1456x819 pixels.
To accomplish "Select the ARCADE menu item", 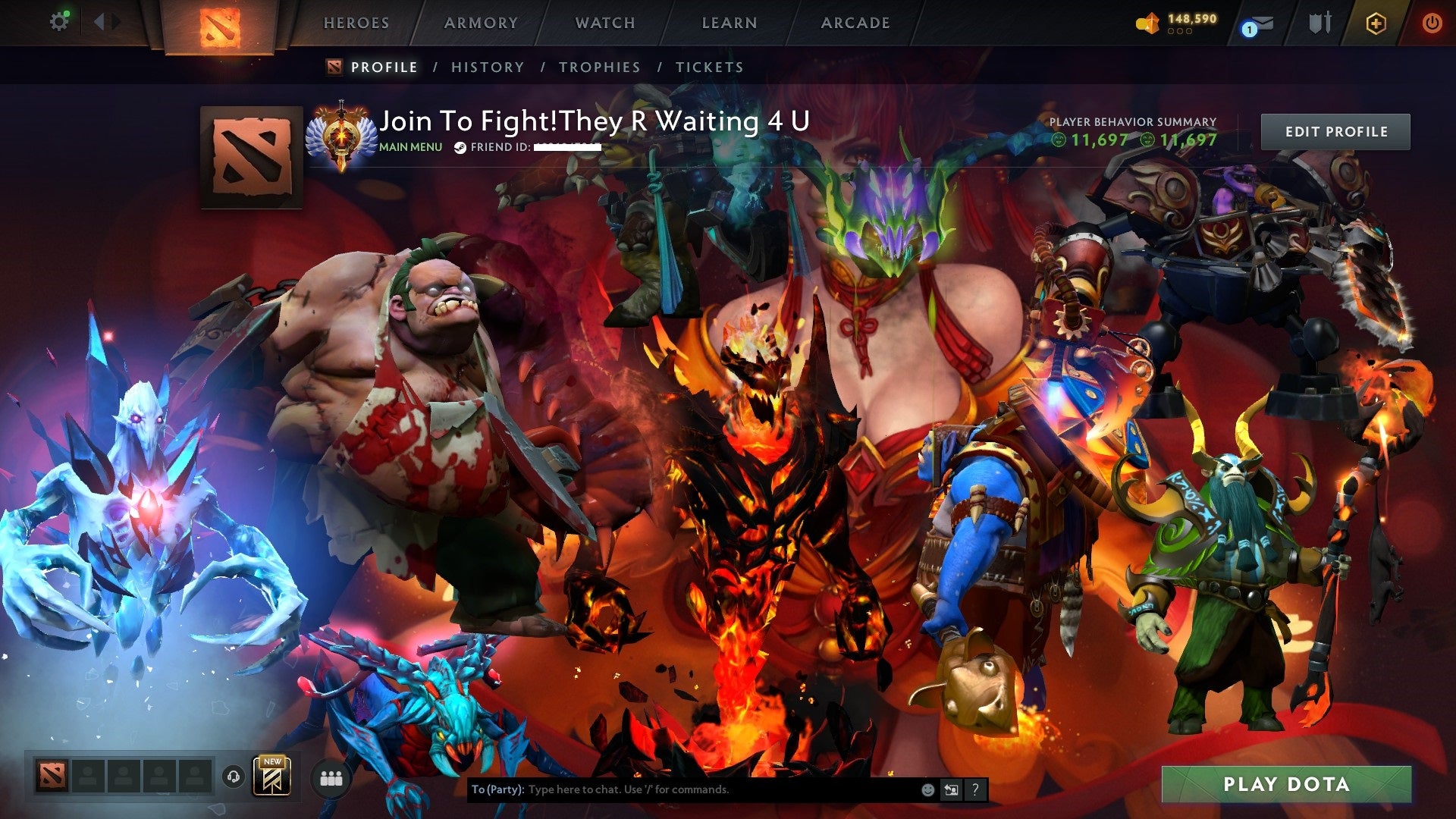I will [855, 23].
